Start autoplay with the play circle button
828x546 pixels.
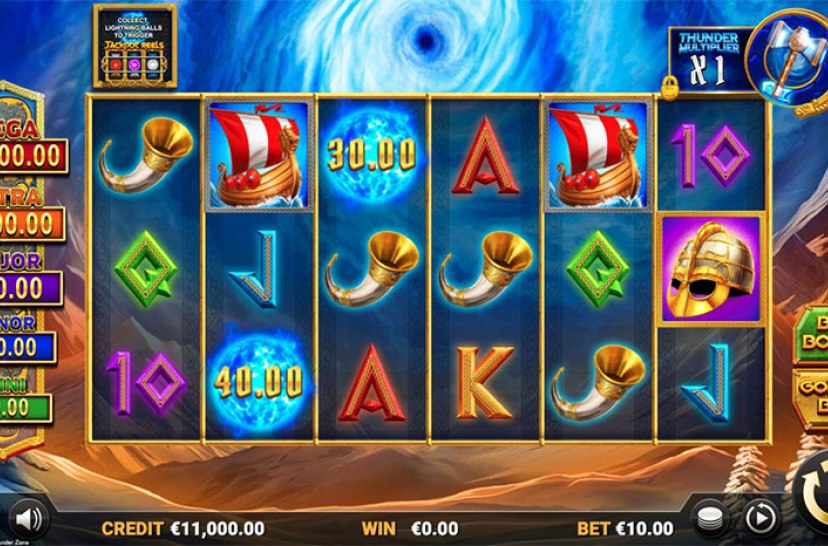(x=759, y=517)
